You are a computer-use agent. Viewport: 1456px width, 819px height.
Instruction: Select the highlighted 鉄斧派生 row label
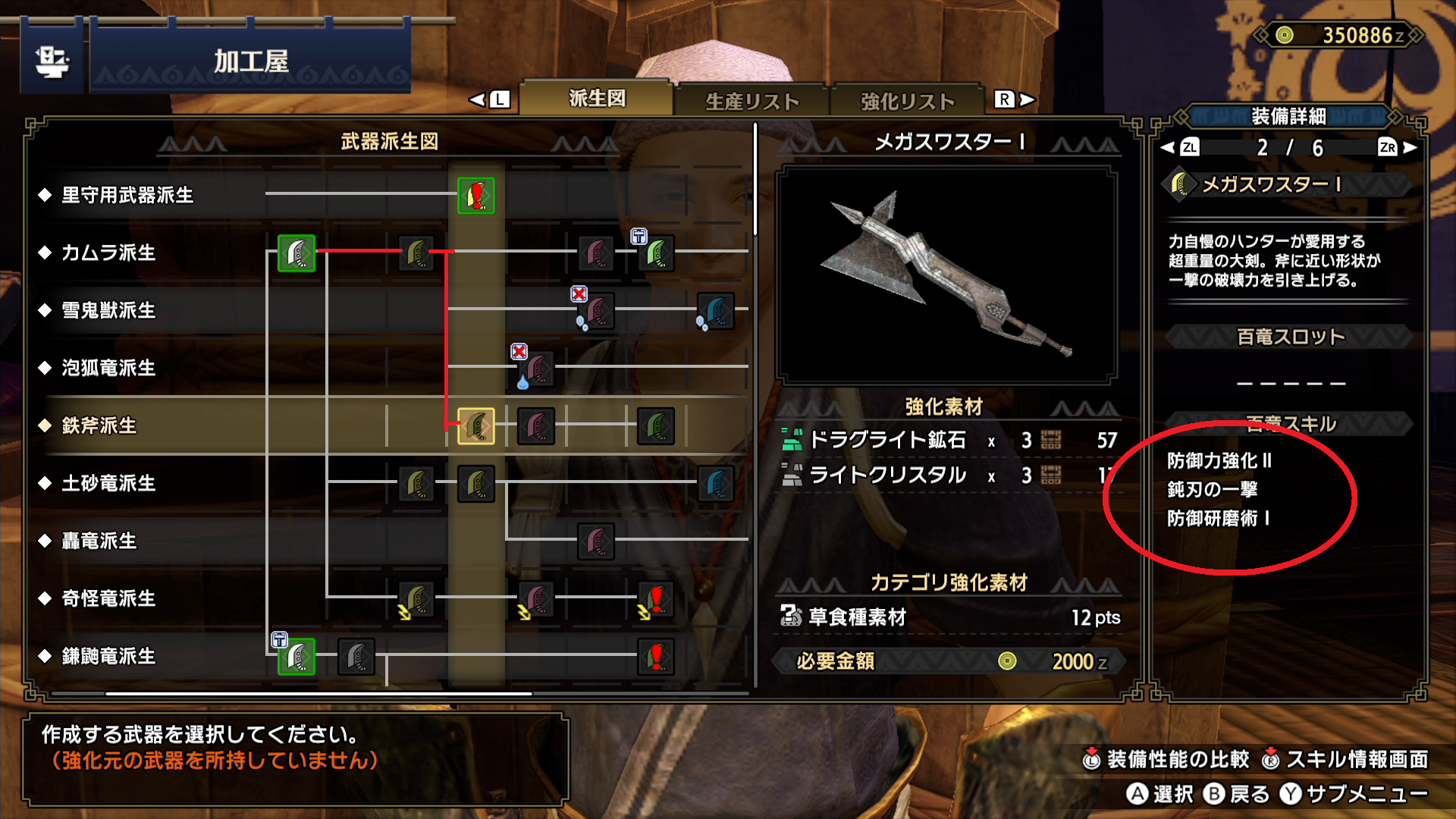click(x=99, y=425)
